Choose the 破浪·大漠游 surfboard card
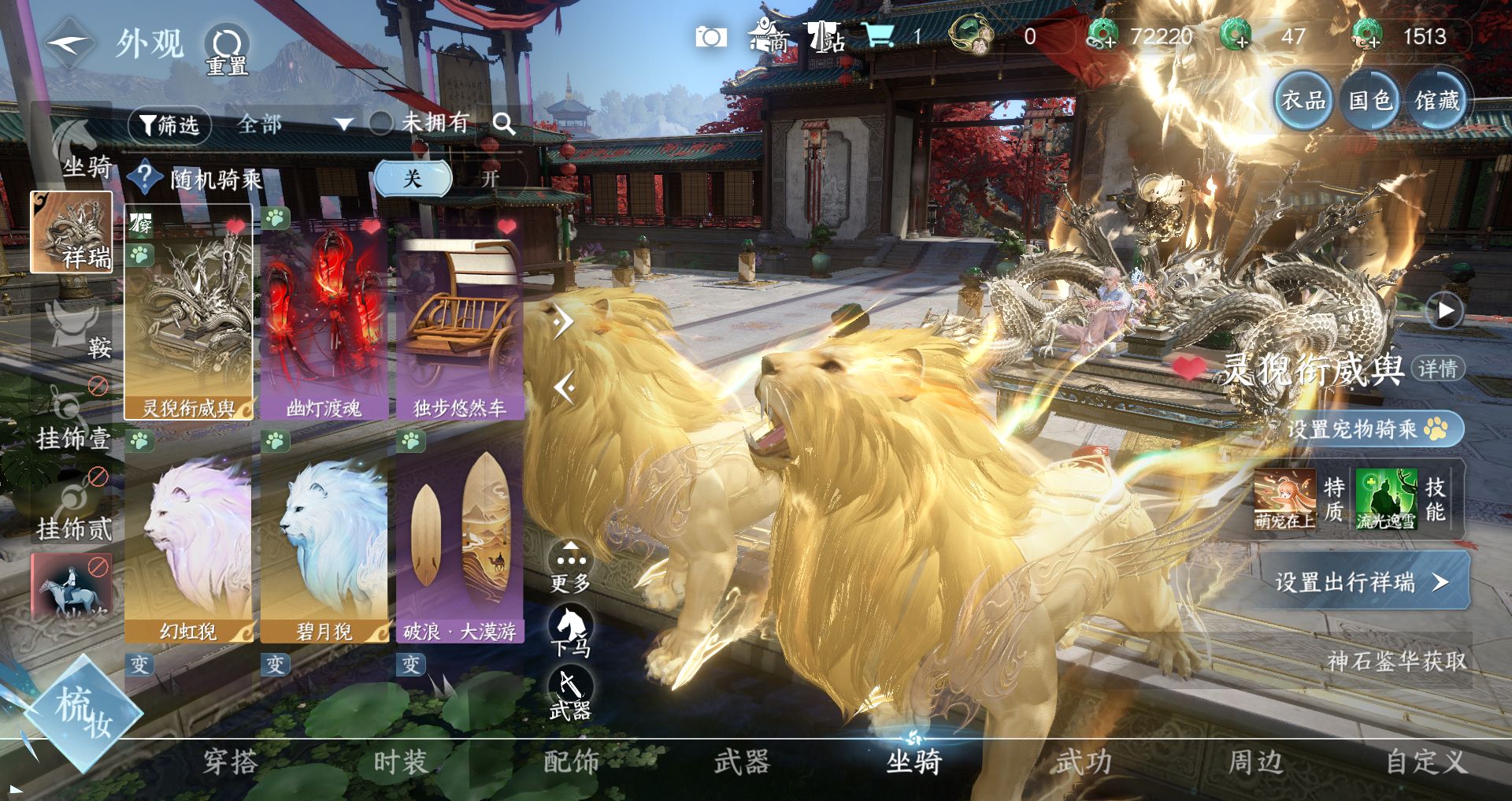 point(460,543)
